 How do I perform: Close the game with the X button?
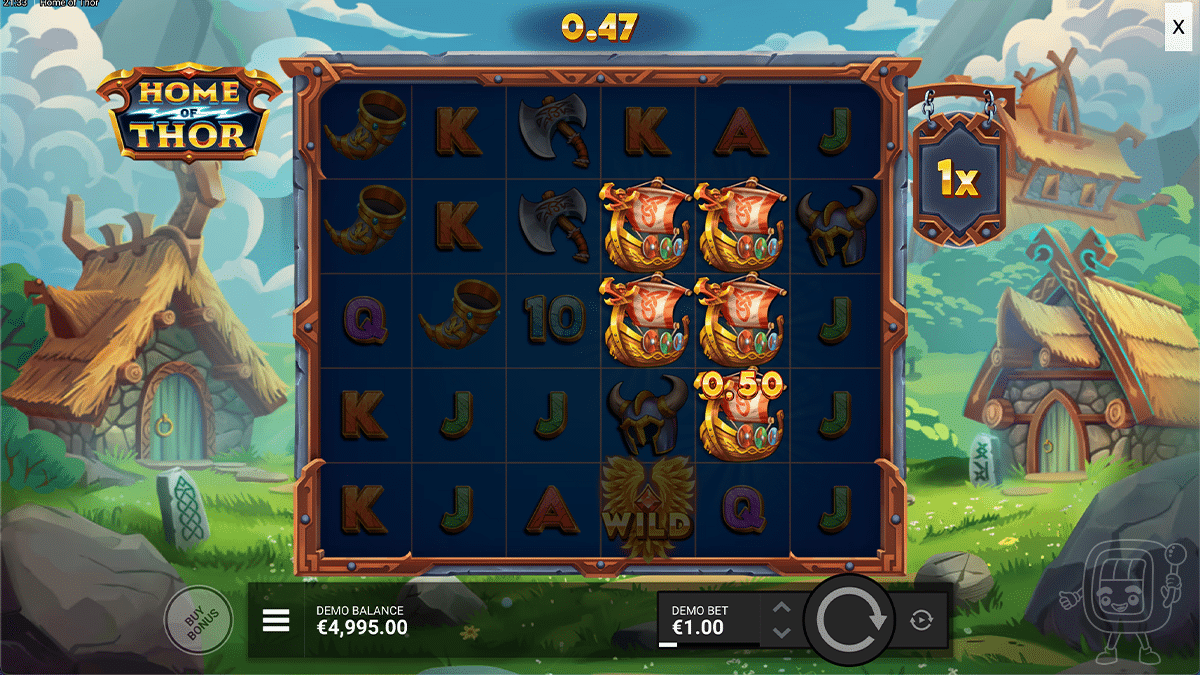(1179, 28)
